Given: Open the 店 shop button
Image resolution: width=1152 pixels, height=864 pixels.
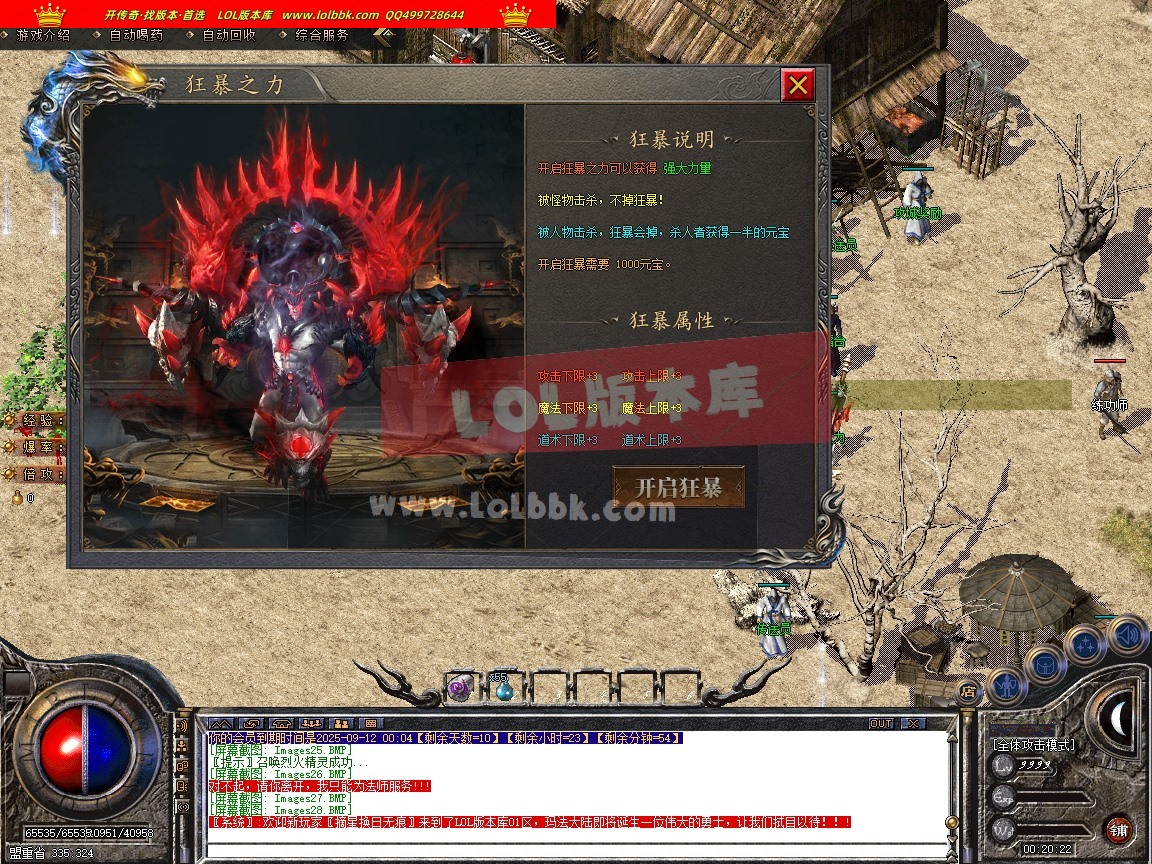Looking at the screenshot, I should click(967, 690).
